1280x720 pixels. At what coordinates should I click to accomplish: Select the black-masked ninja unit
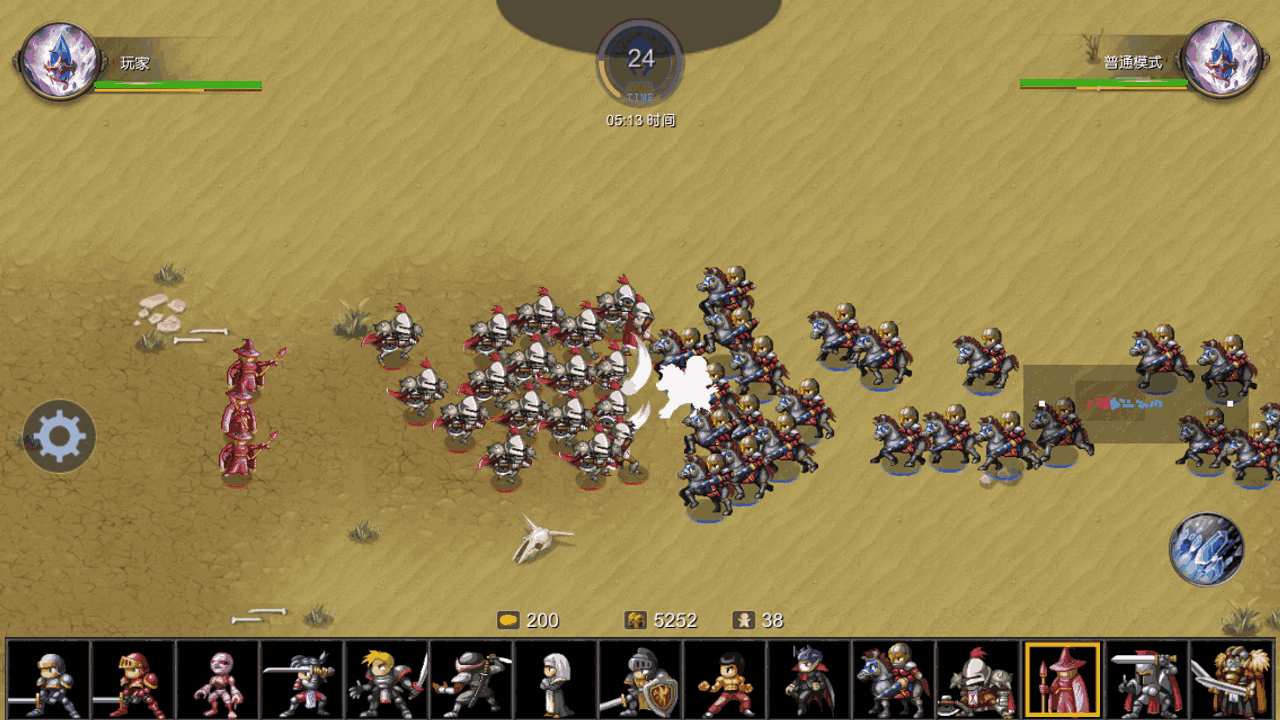[471, 681]
